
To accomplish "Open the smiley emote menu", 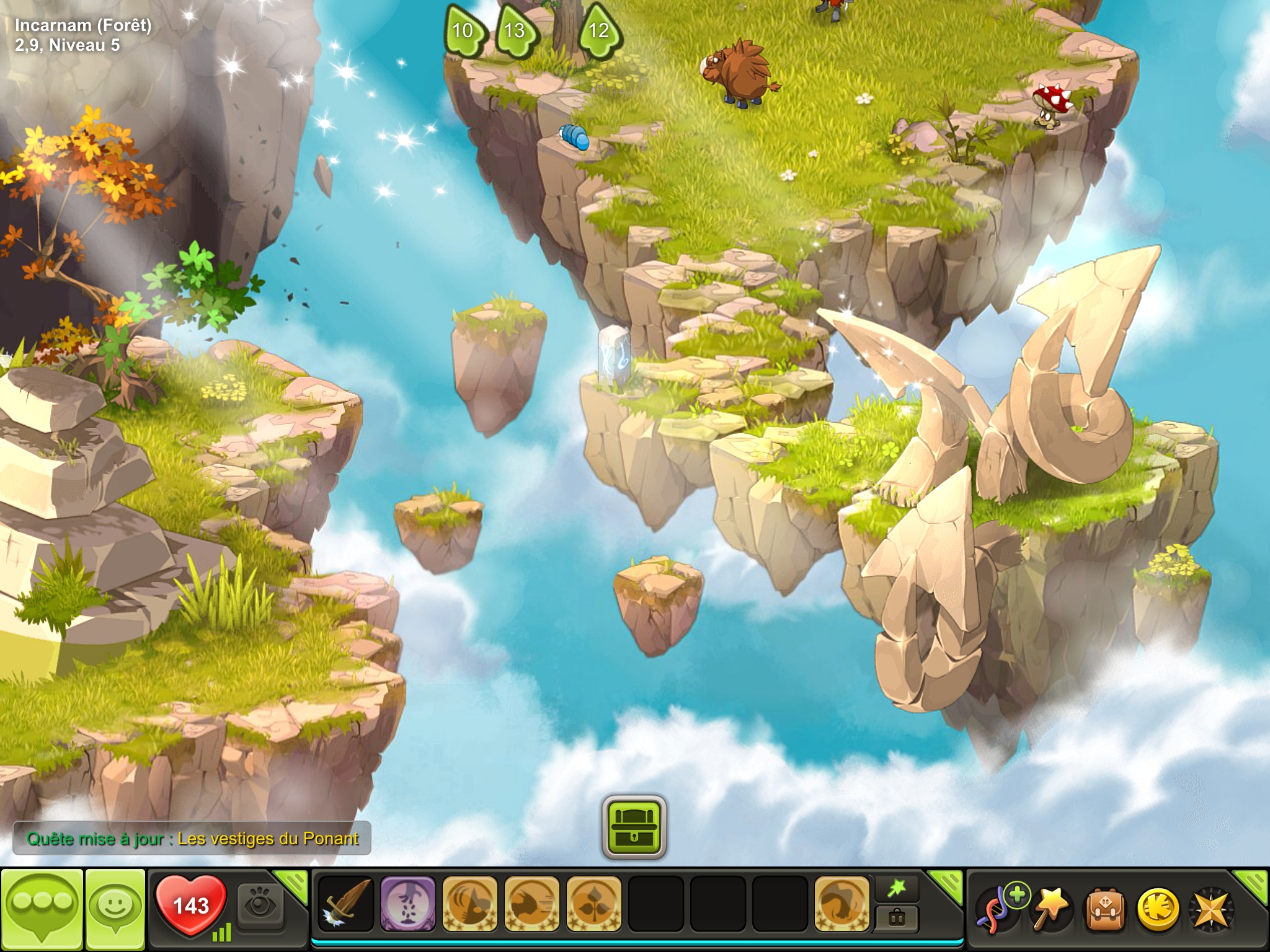I will [115, 907].
